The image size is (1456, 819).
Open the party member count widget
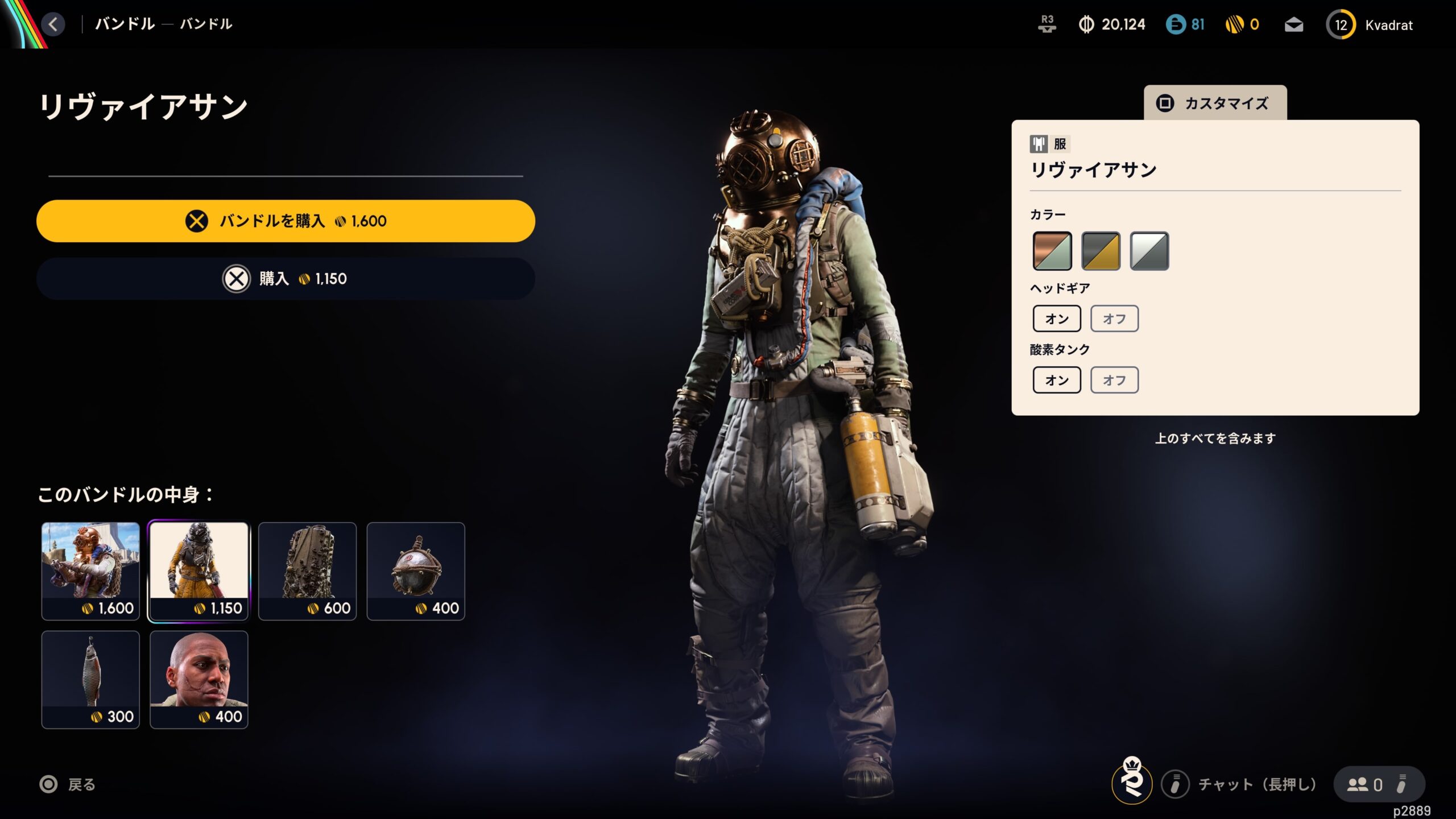[1378, 784]
